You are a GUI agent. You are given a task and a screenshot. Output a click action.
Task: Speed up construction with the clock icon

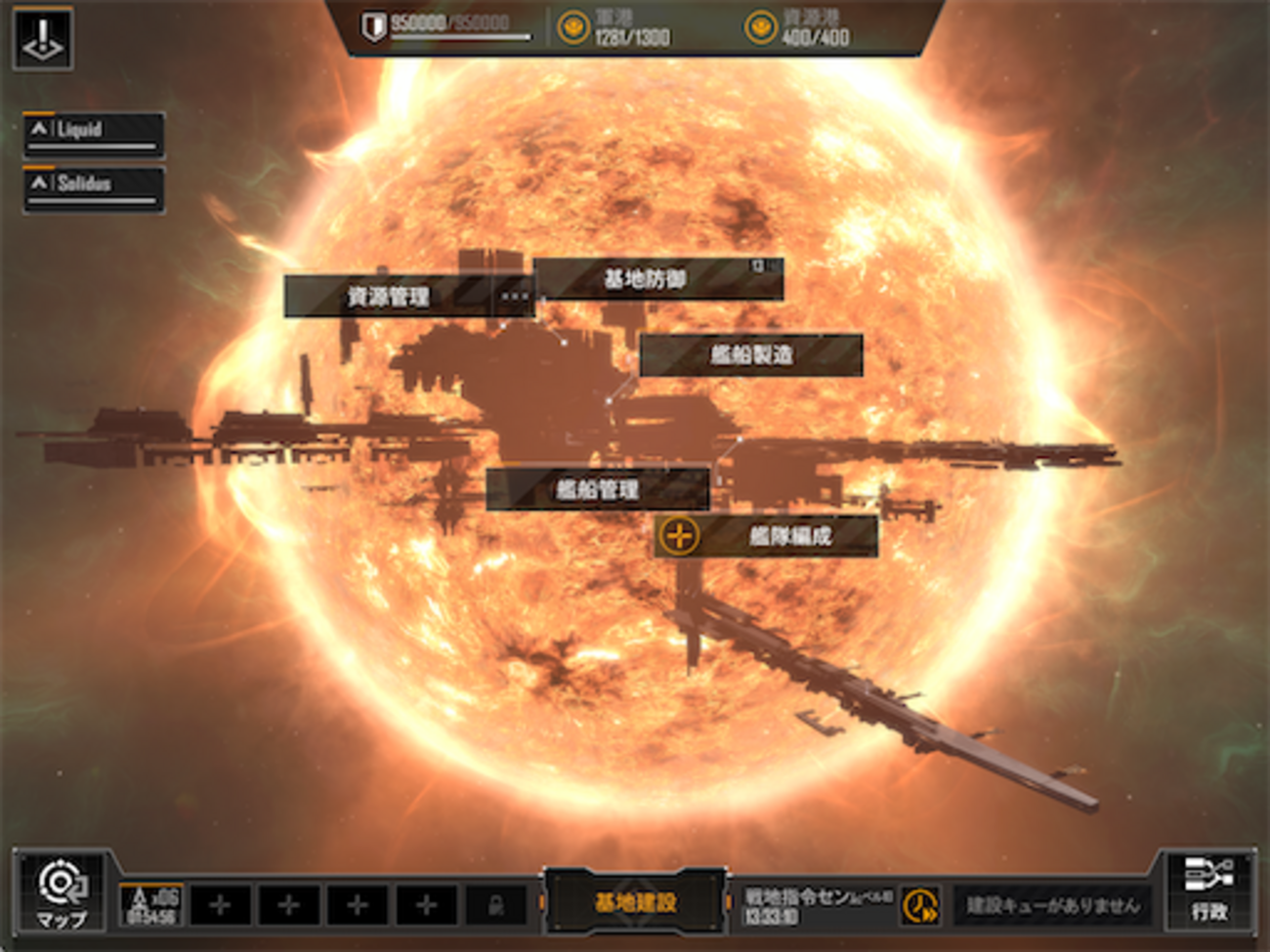coord(919,905)
